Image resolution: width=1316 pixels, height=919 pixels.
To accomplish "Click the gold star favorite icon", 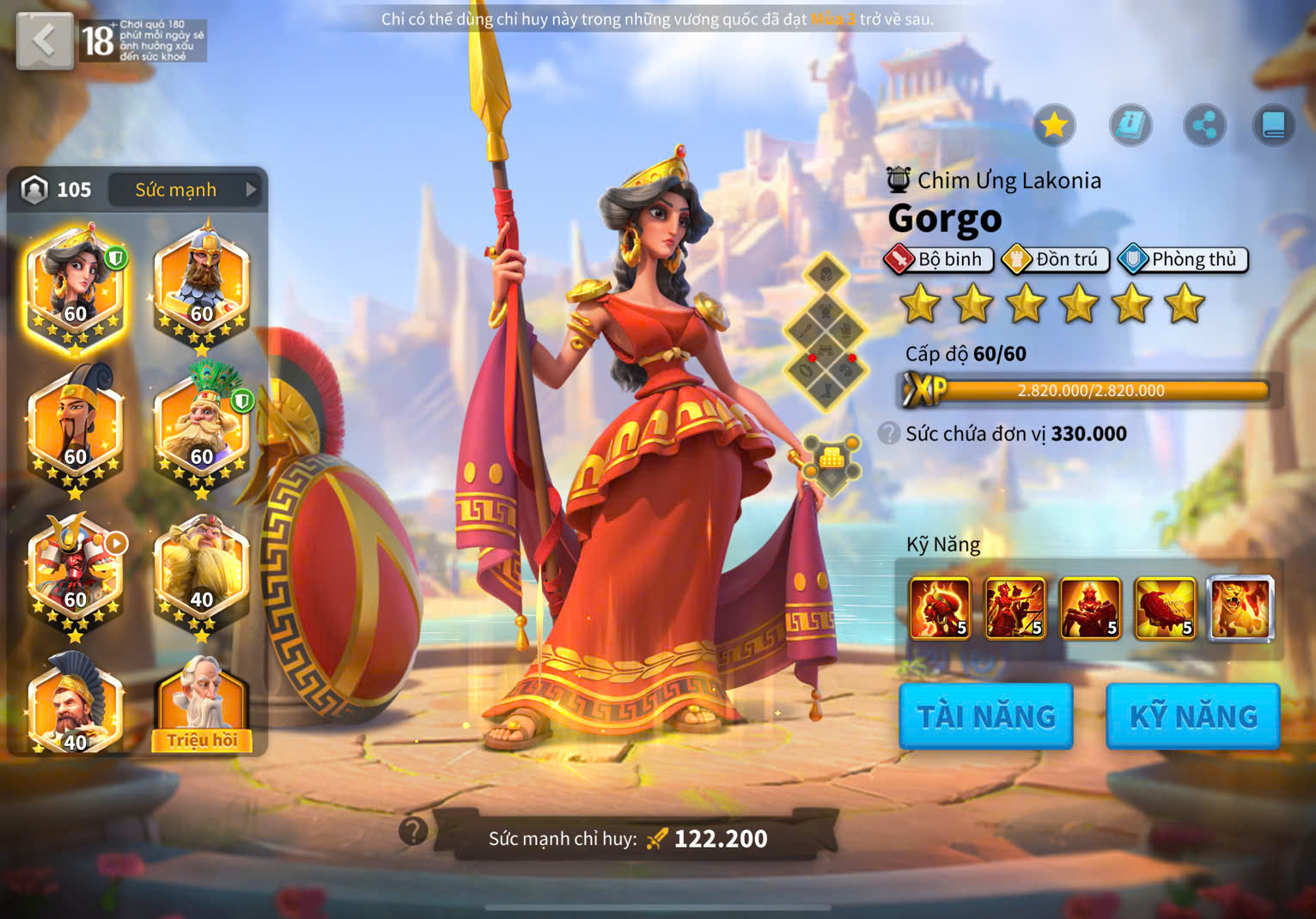I will coord(1054,126).
